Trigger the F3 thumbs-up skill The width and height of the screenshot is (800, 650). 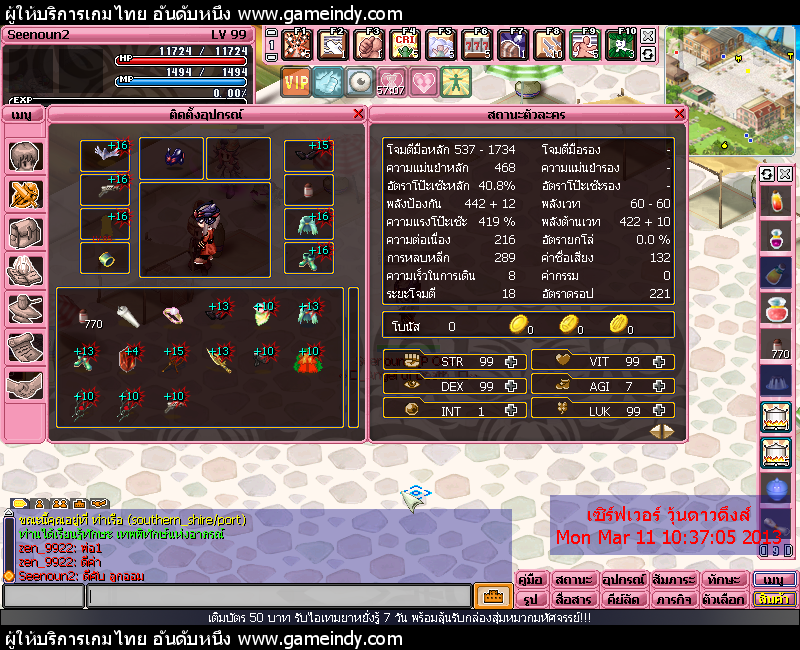367,44
